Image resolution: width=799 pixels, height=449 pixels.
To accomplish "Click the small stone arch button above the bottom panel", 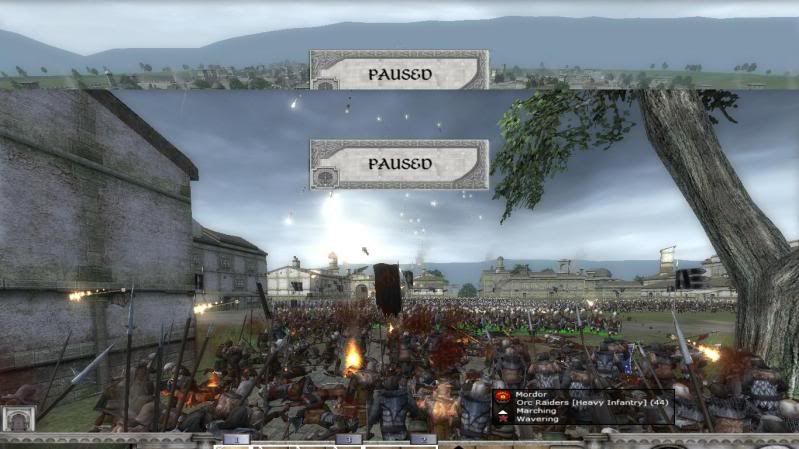I will 17,418.
